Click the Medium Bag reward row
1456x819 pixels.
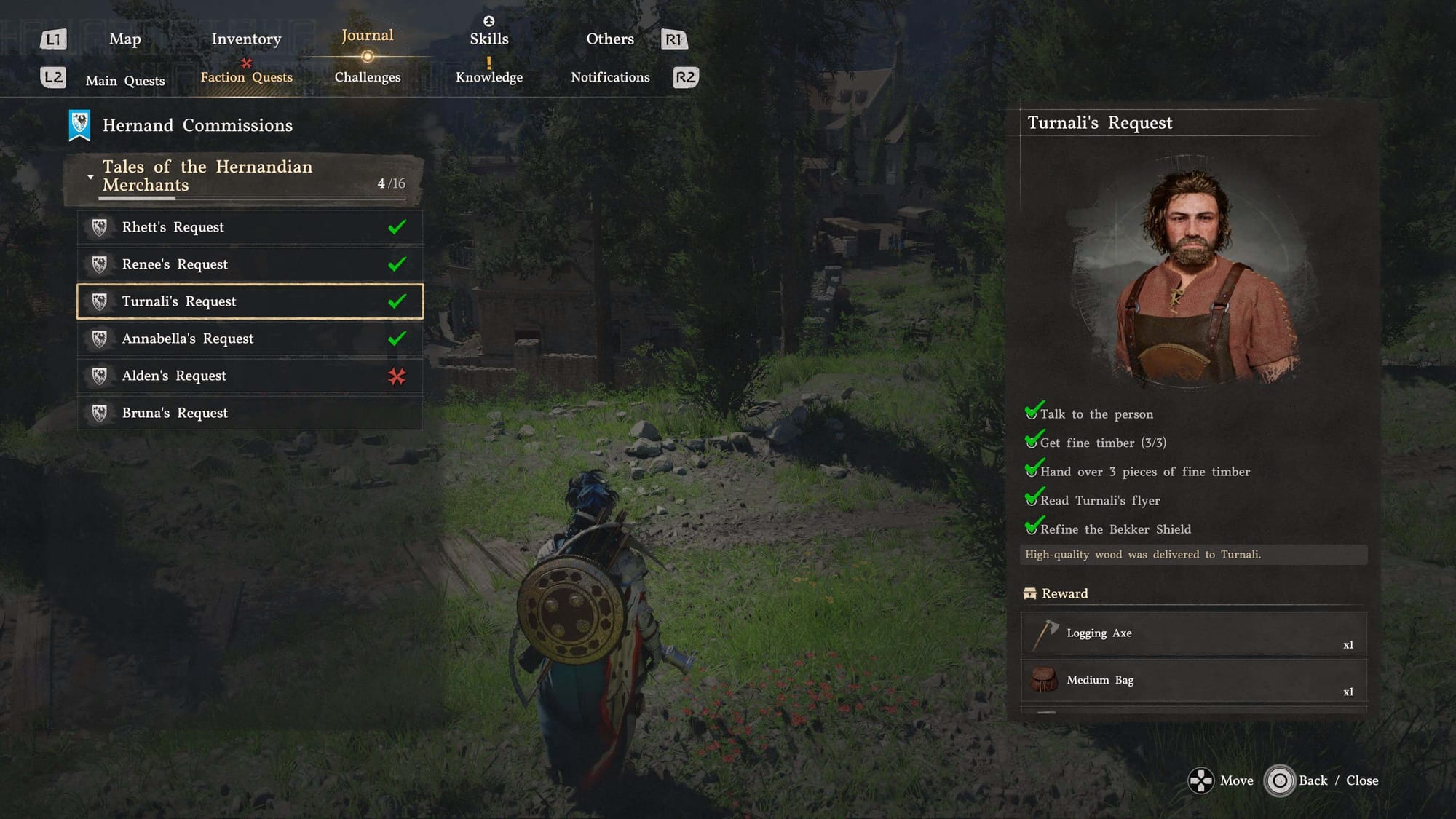1193,681
